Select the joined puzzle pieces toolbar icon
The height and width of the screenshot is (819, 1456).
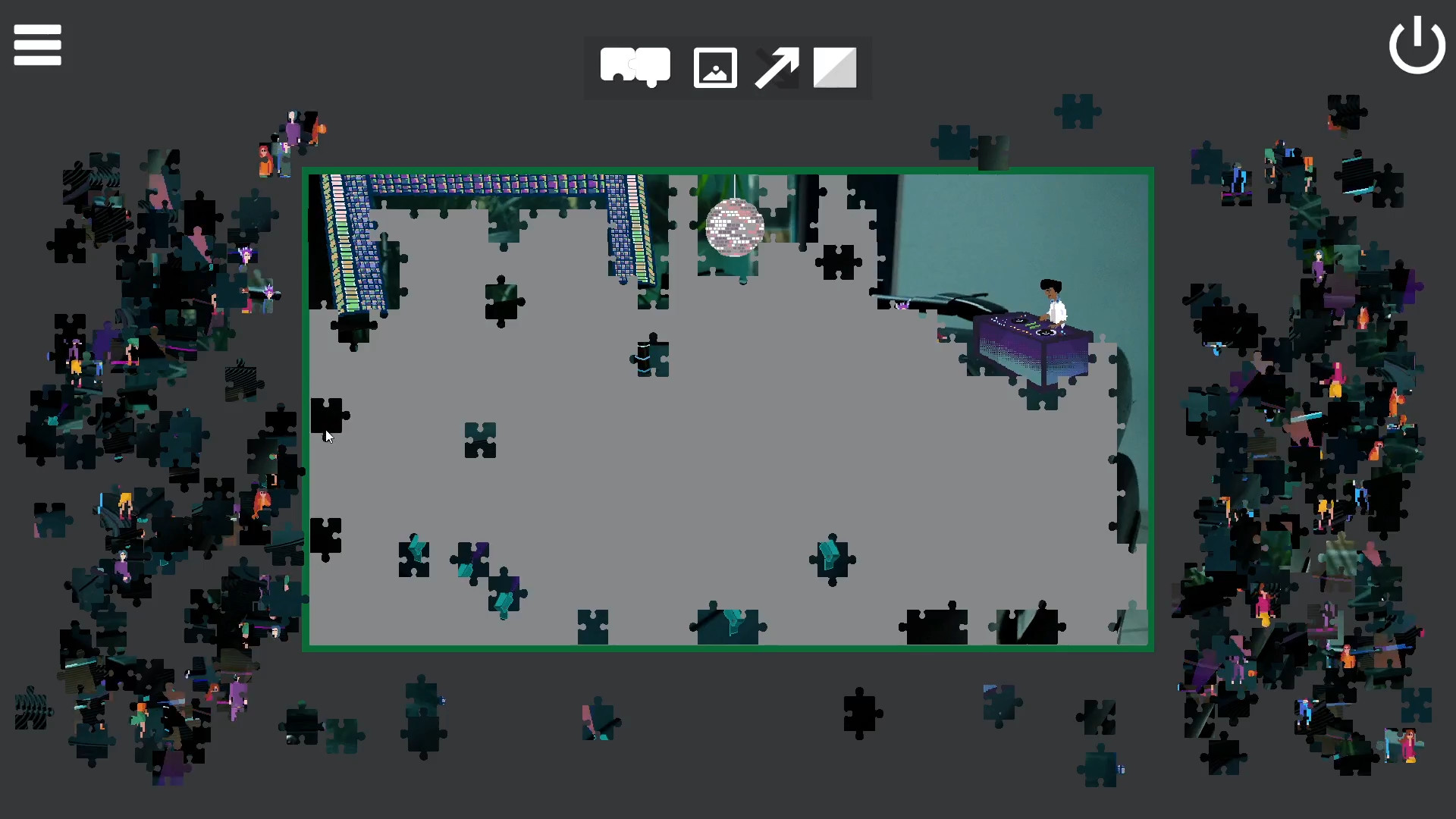(635, 67)
